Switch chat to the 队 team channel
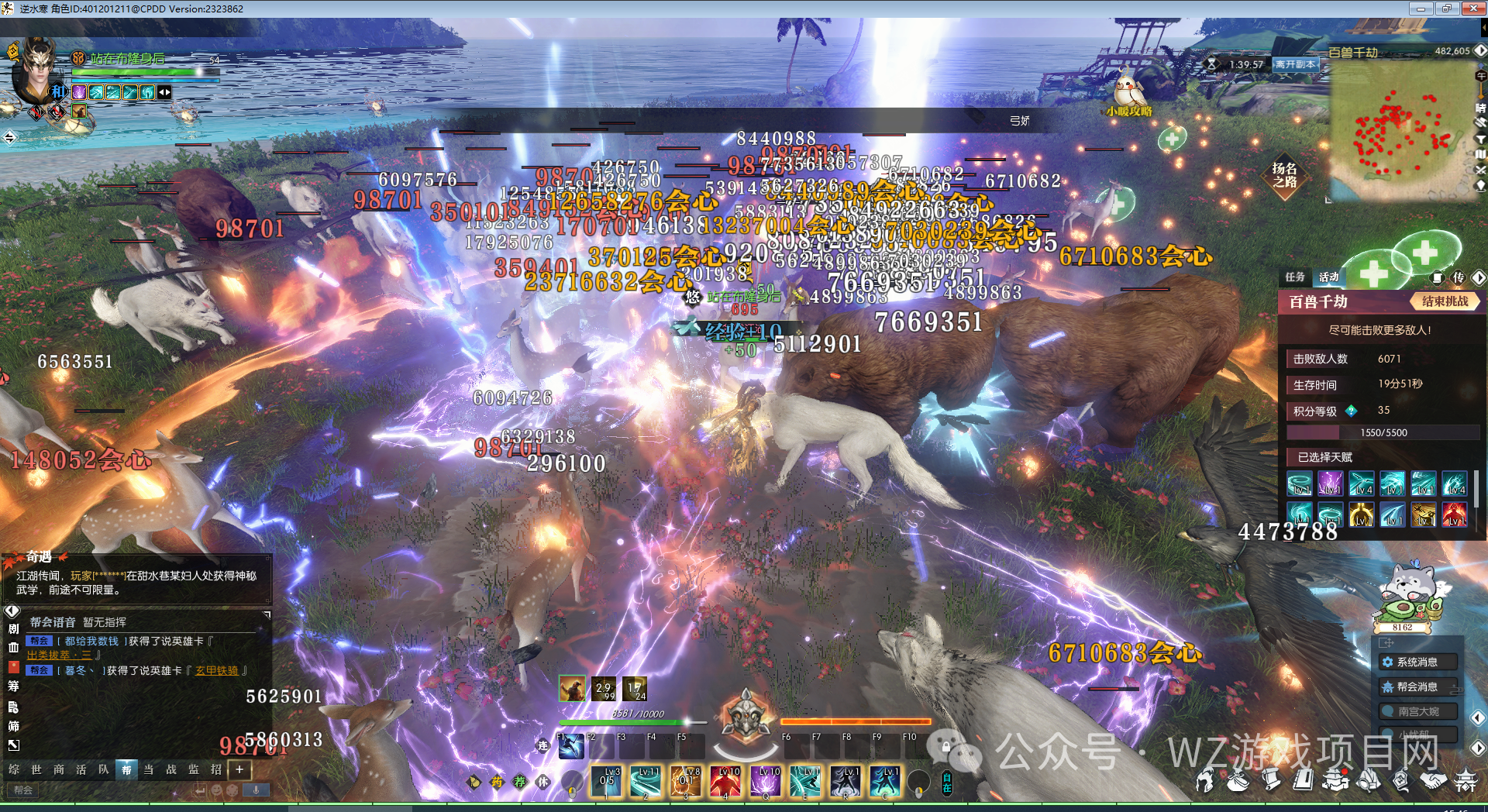Screen dimensions: 1488x812 click(104, 769)
